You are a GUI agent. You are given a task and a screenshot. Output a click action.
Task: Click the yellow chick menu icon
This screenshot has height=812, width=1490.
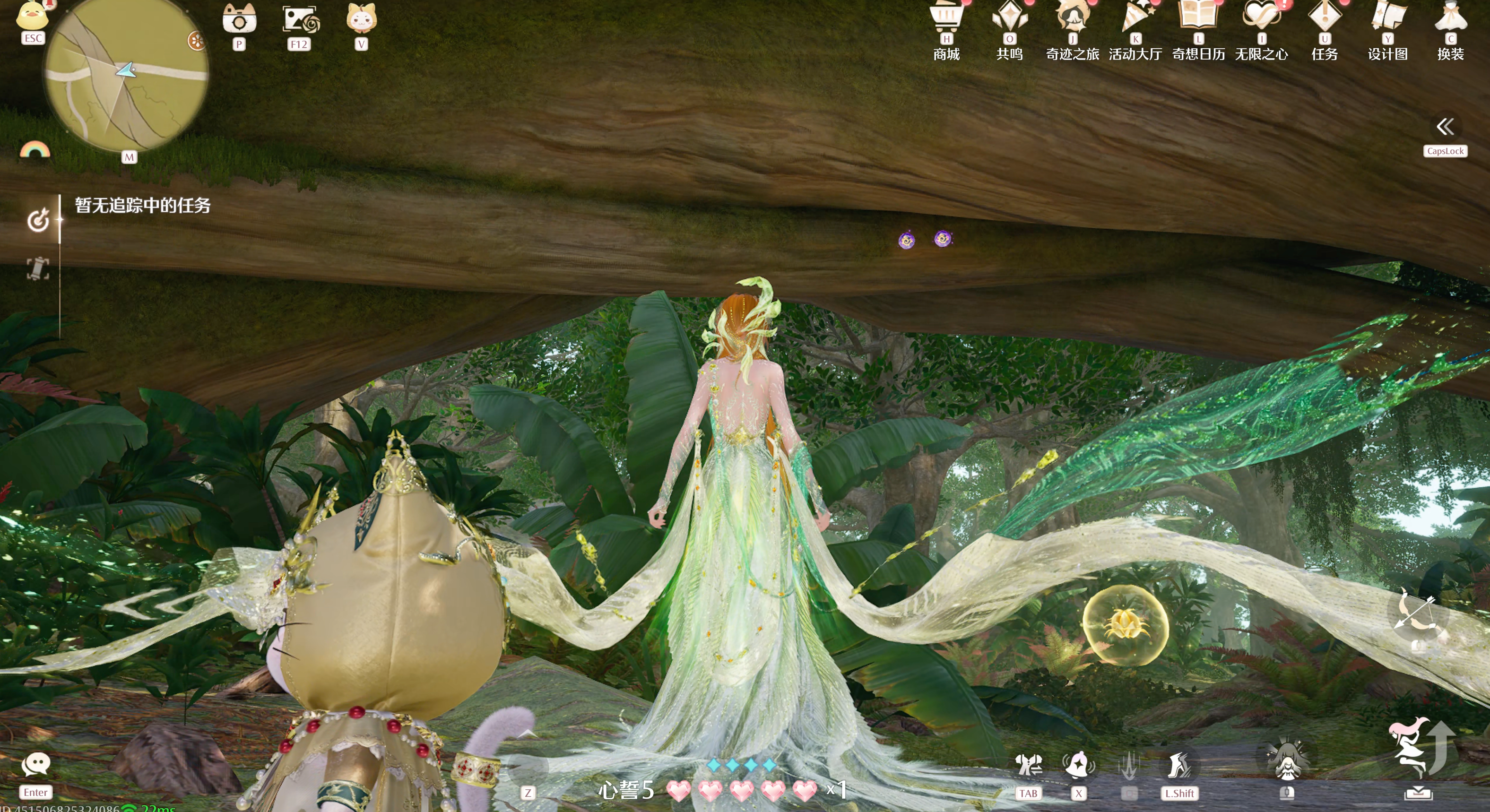(x=33, y=16)
